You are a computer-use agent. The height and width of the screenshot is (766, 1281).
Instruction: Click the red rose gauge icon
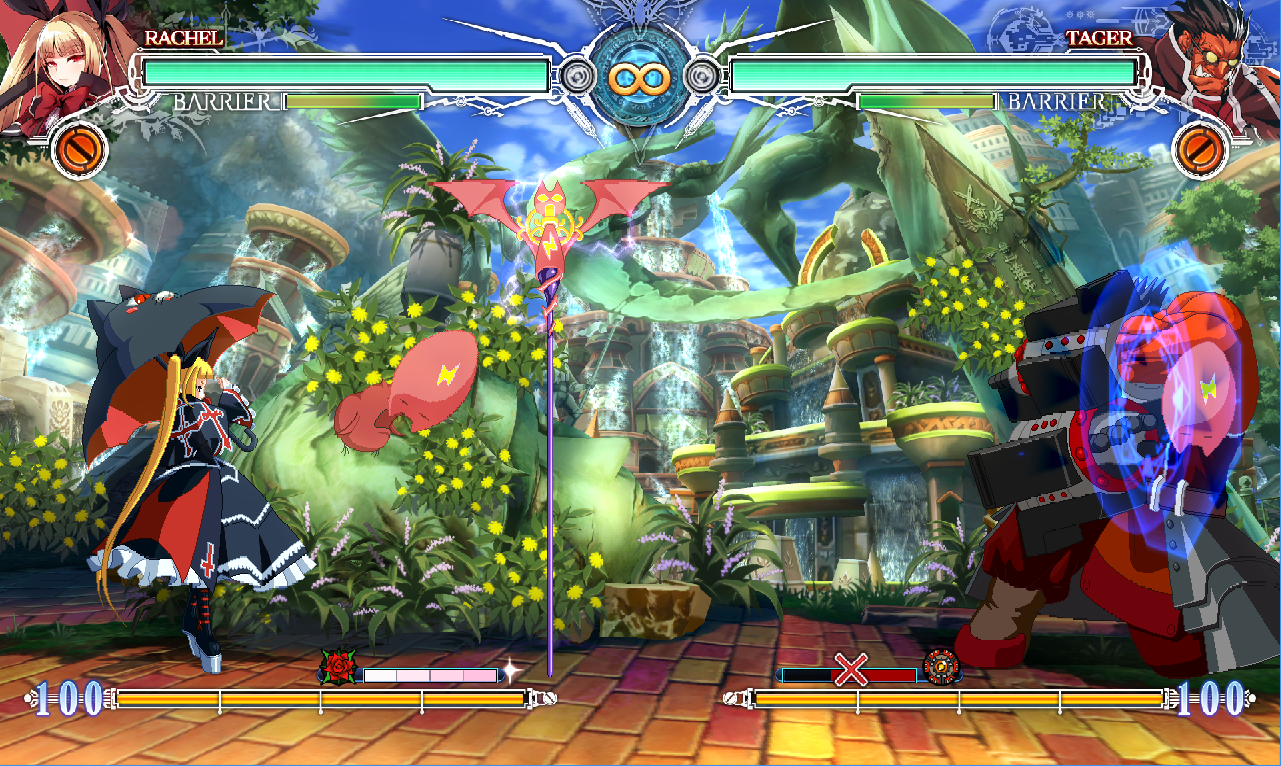(x=339, y=665)
